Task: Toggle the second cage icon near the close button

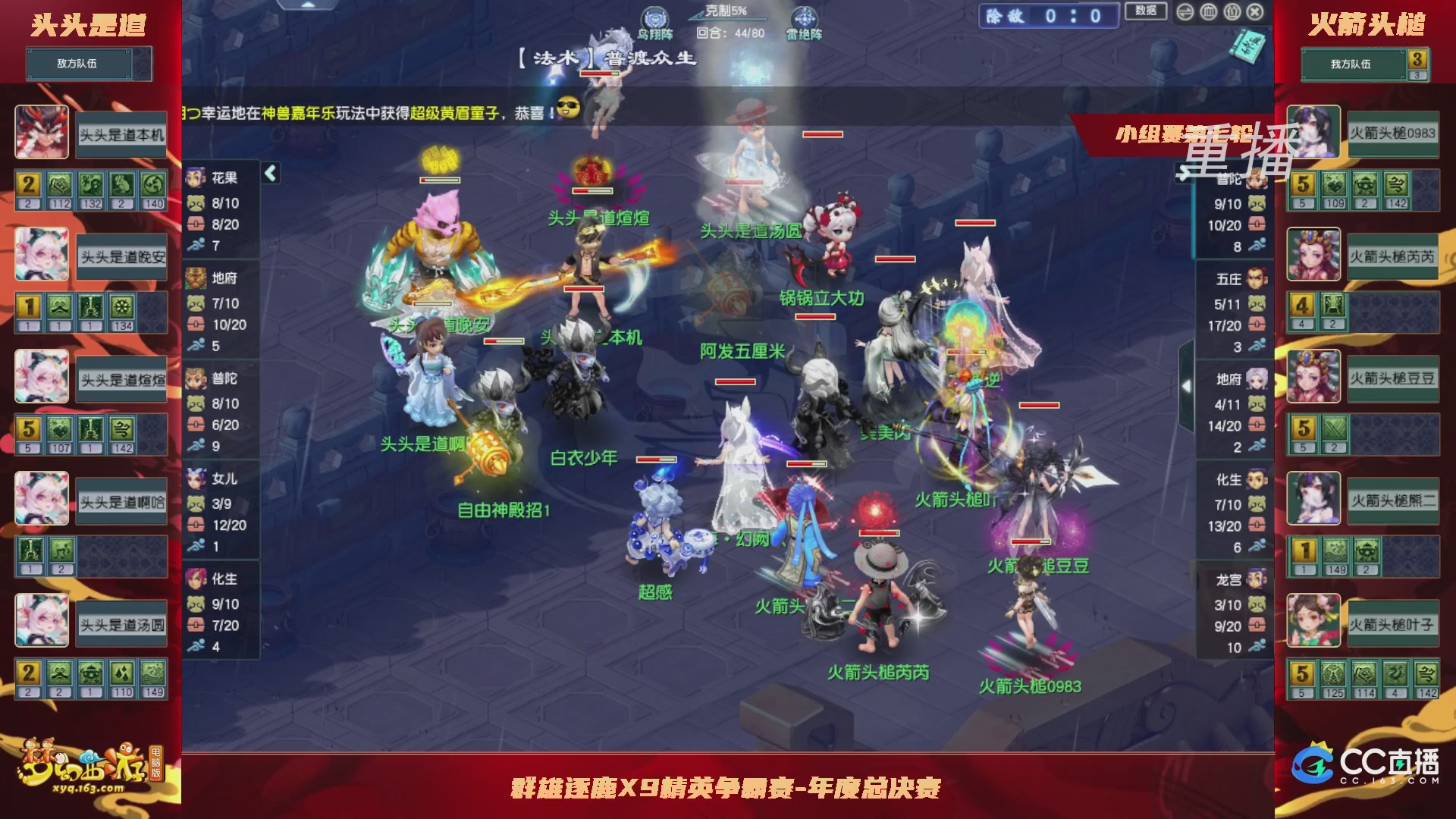Action: pyautogui.click(x=1232, y=12)
